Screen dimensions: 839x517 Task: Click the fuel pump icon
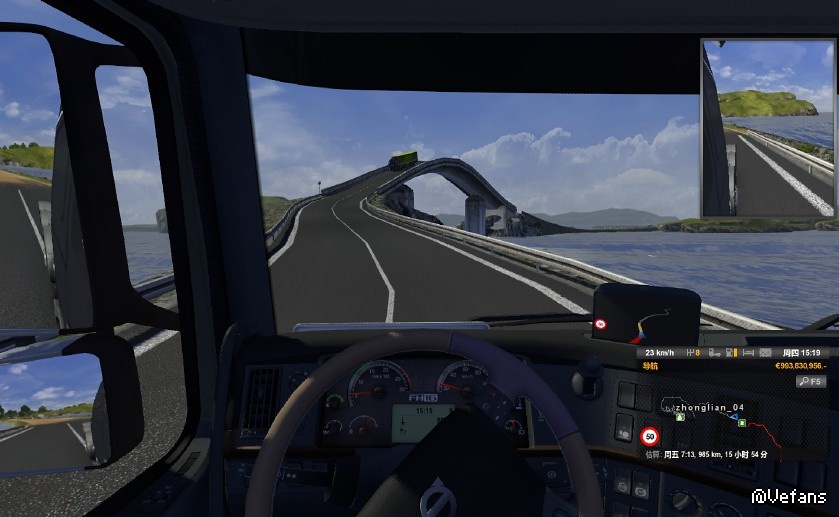pyautogui.click(x=732, y=353)
